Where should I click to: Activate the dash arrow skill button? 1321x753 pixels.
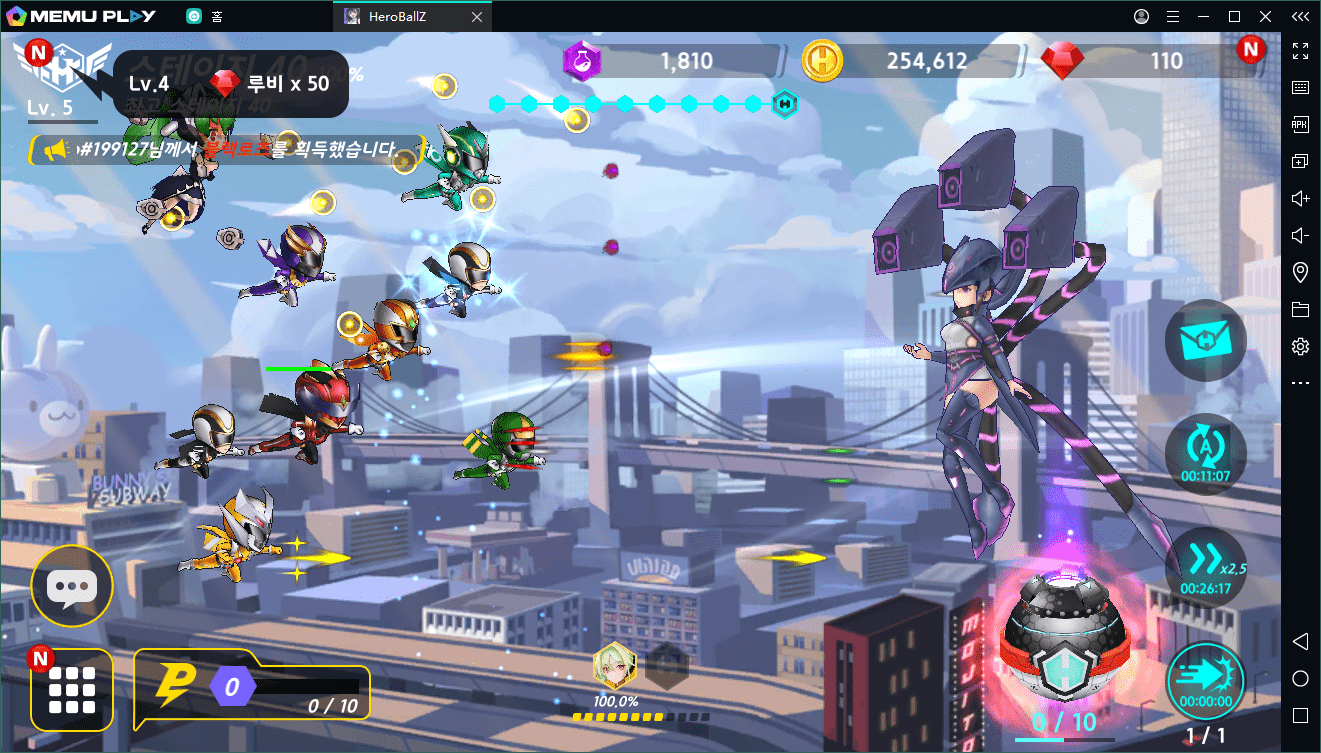[1206, 681]
